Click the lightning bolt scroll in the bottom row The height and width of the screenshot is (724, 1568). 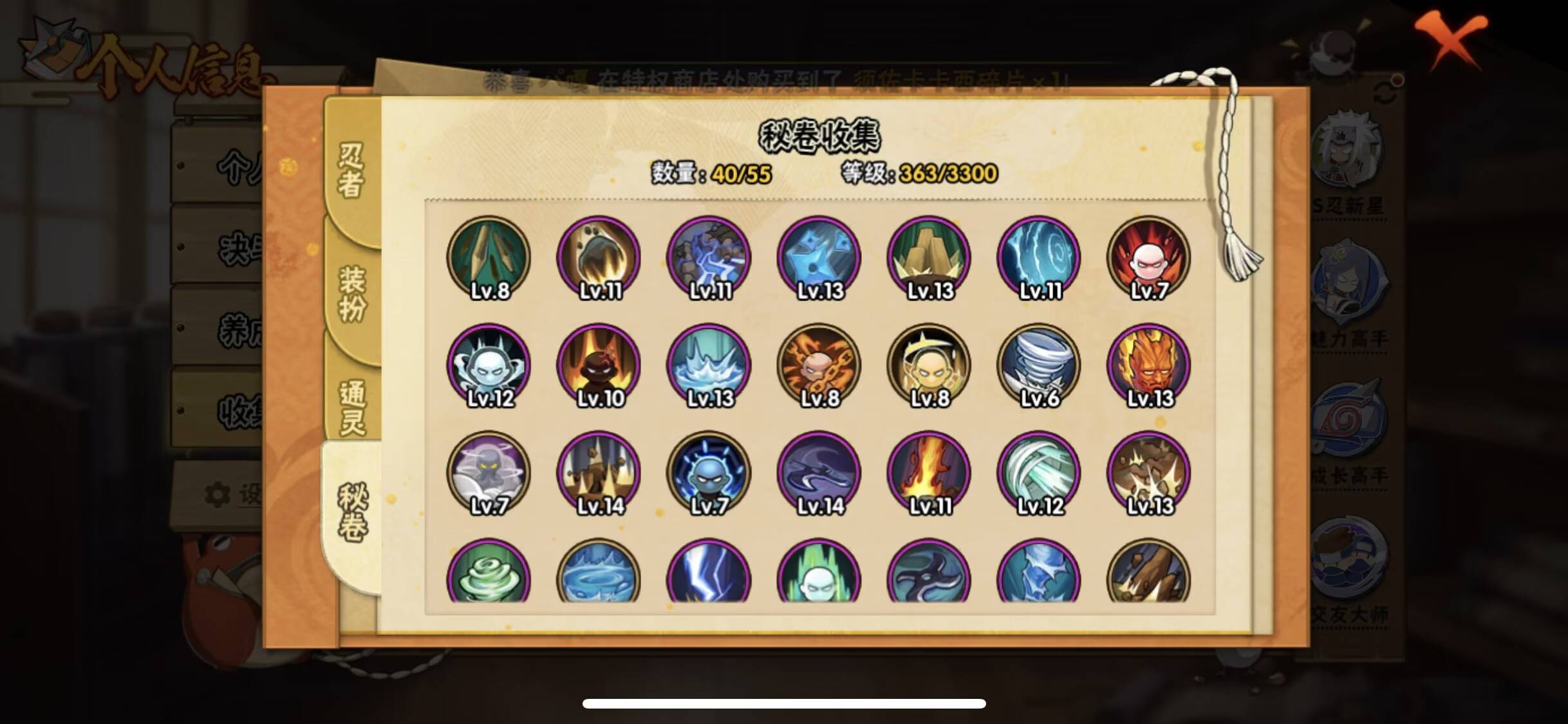tap(708, 576)
